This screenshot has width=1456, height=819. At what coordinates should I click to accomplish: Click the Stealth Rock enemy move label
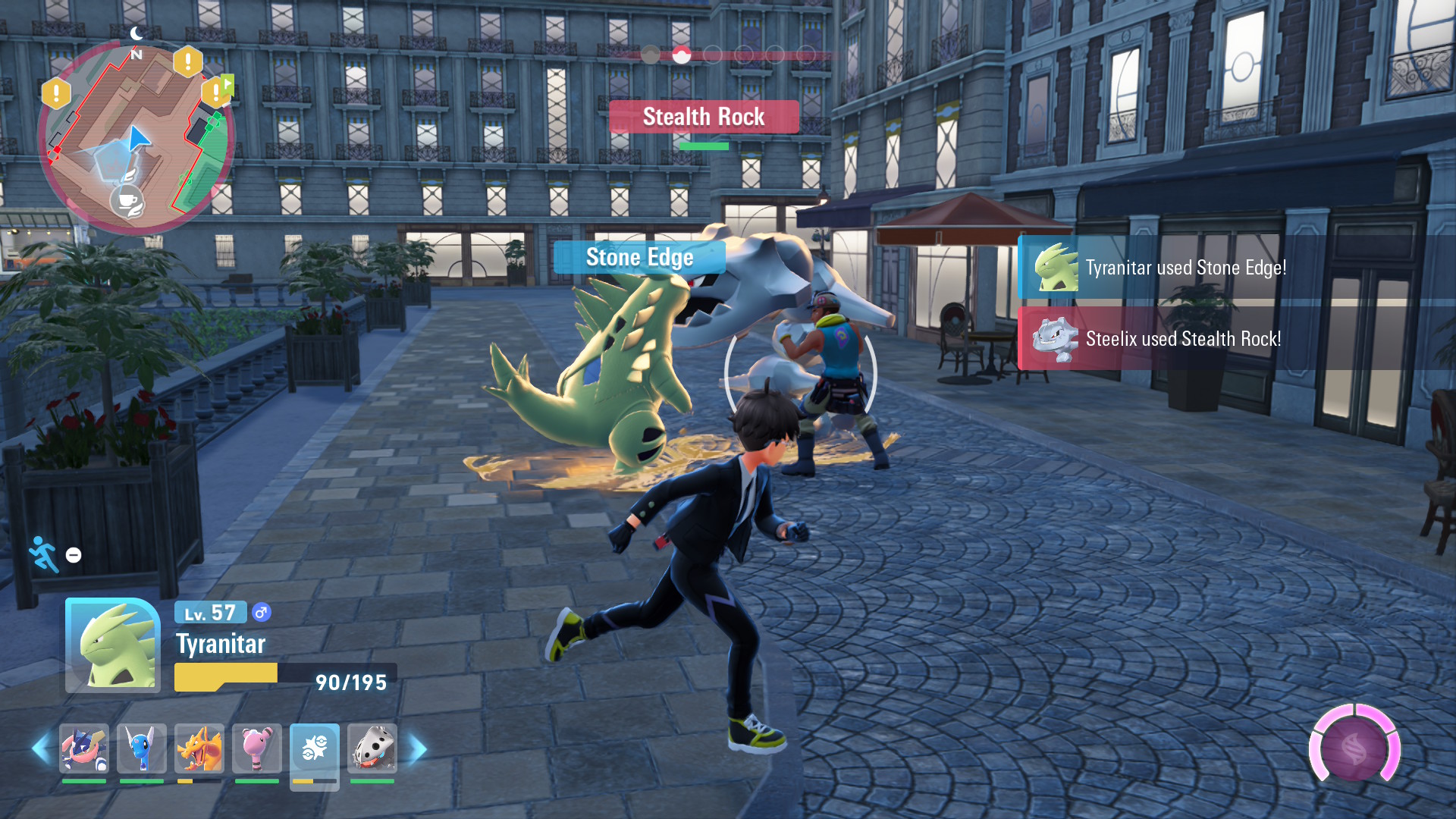click(x=704, y=117)
